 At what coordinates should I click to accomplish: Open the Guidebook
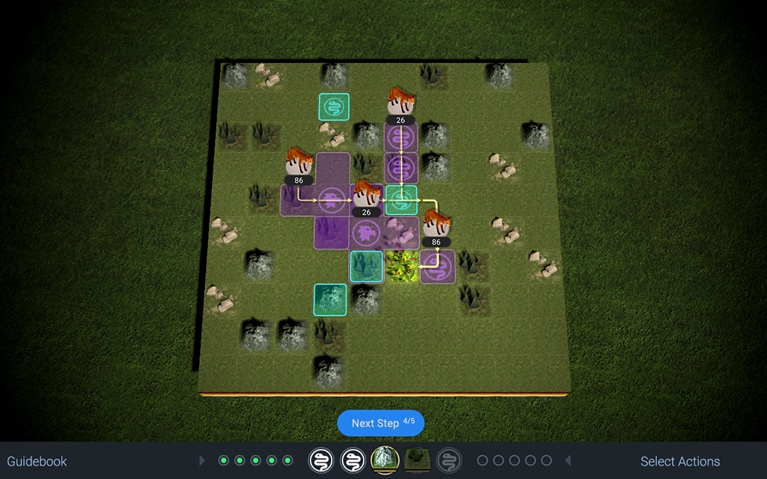[37, 461]
